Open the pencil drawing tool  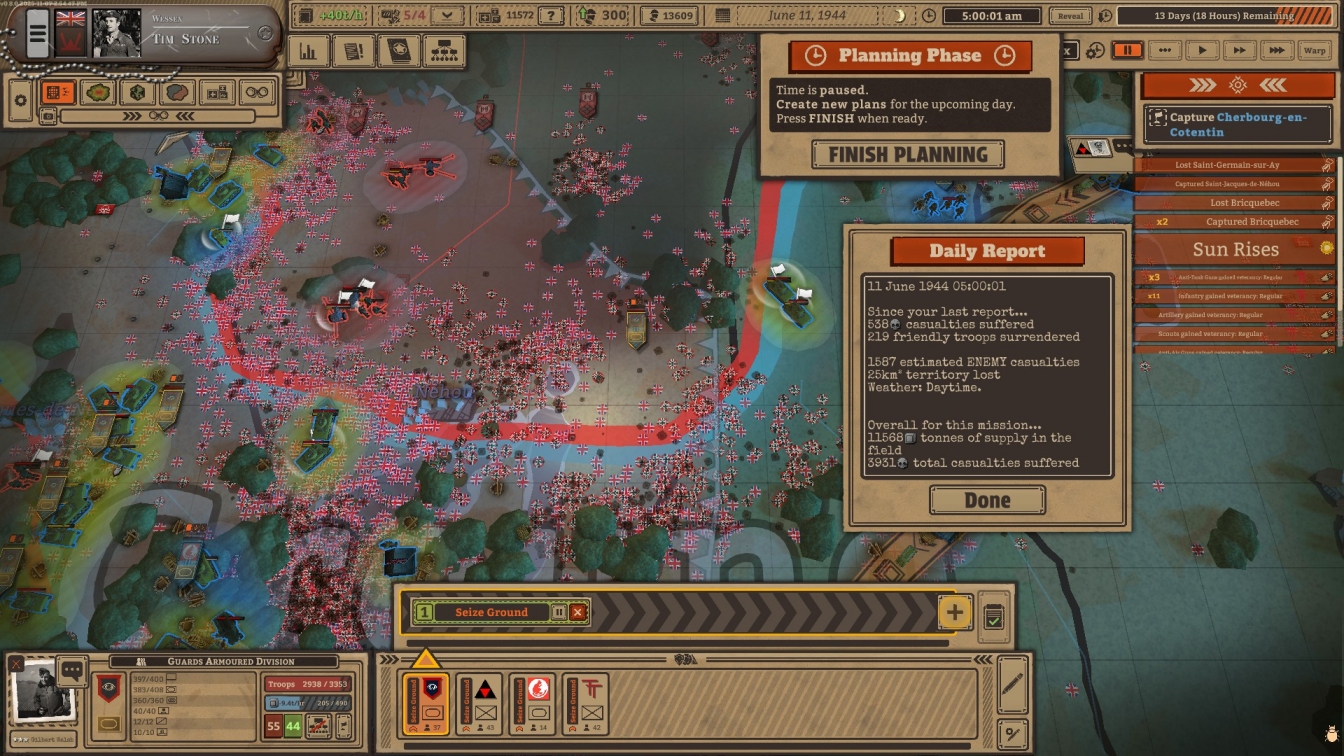pyautogui.click(x=1012, y=683)
